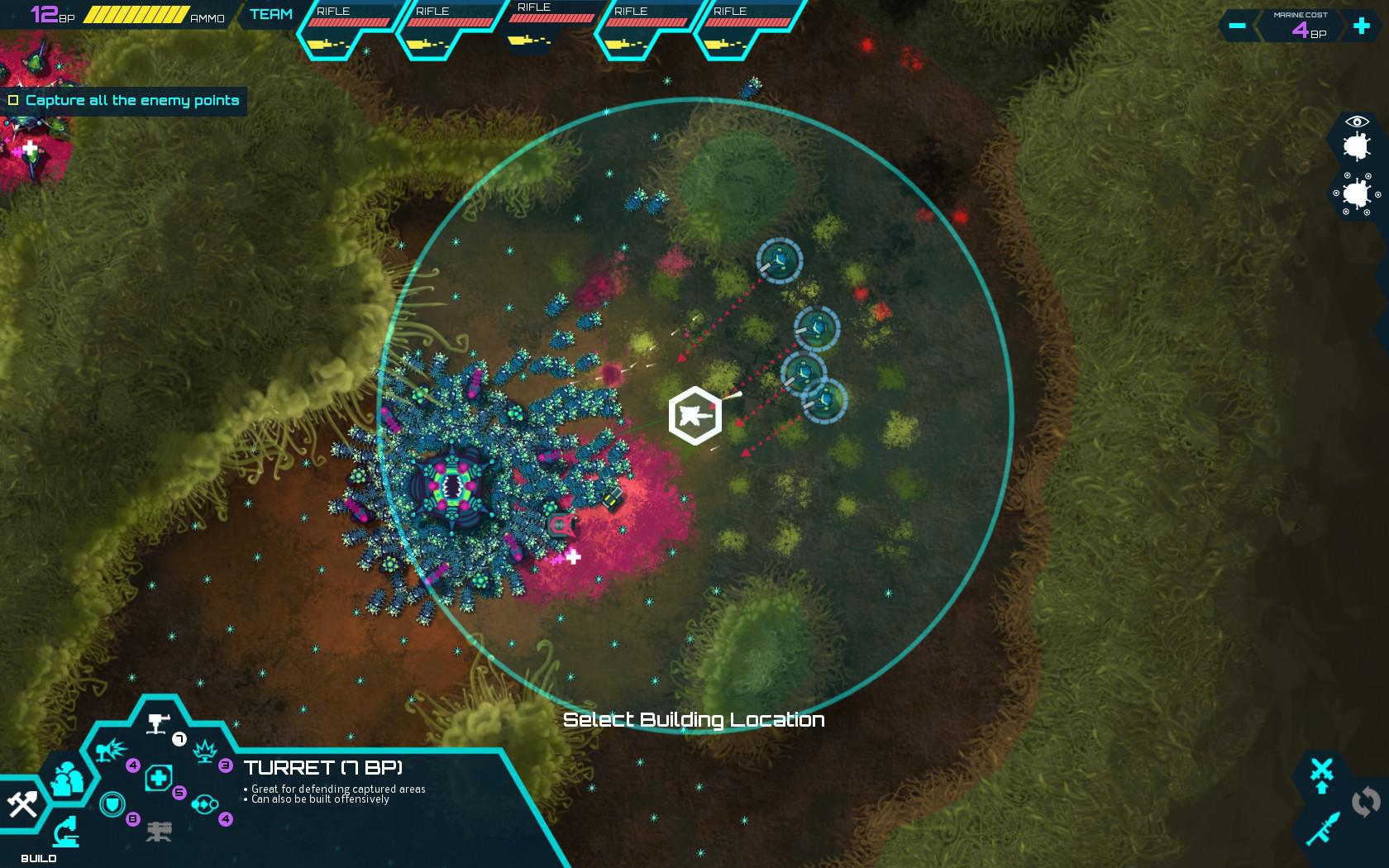Click the crossed hammer and shovel Build icon
Image resolution: width=1389 pixels, height=868 pixels.
click(x=23, y=804)
